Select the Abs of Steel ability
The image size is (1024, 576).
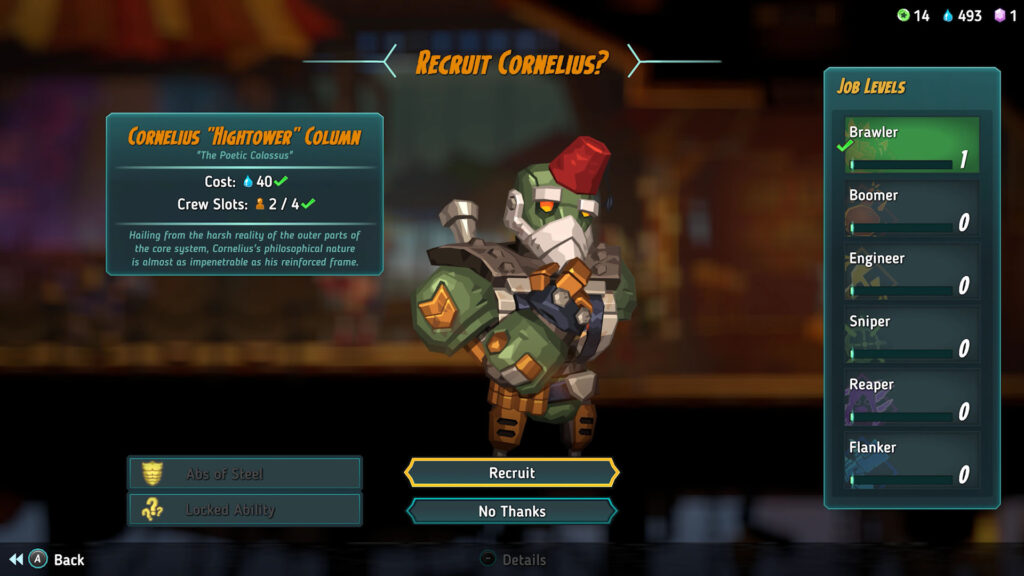[244, 473]
